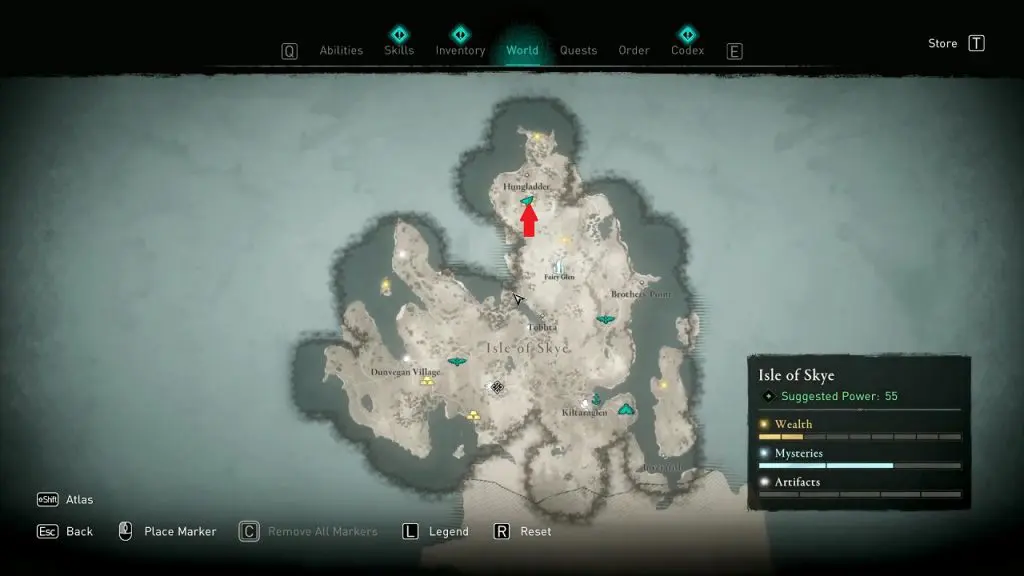The image size is (1024, 576).
Task: Click the teal marker below Hungladder
Action: coord(527,201)
